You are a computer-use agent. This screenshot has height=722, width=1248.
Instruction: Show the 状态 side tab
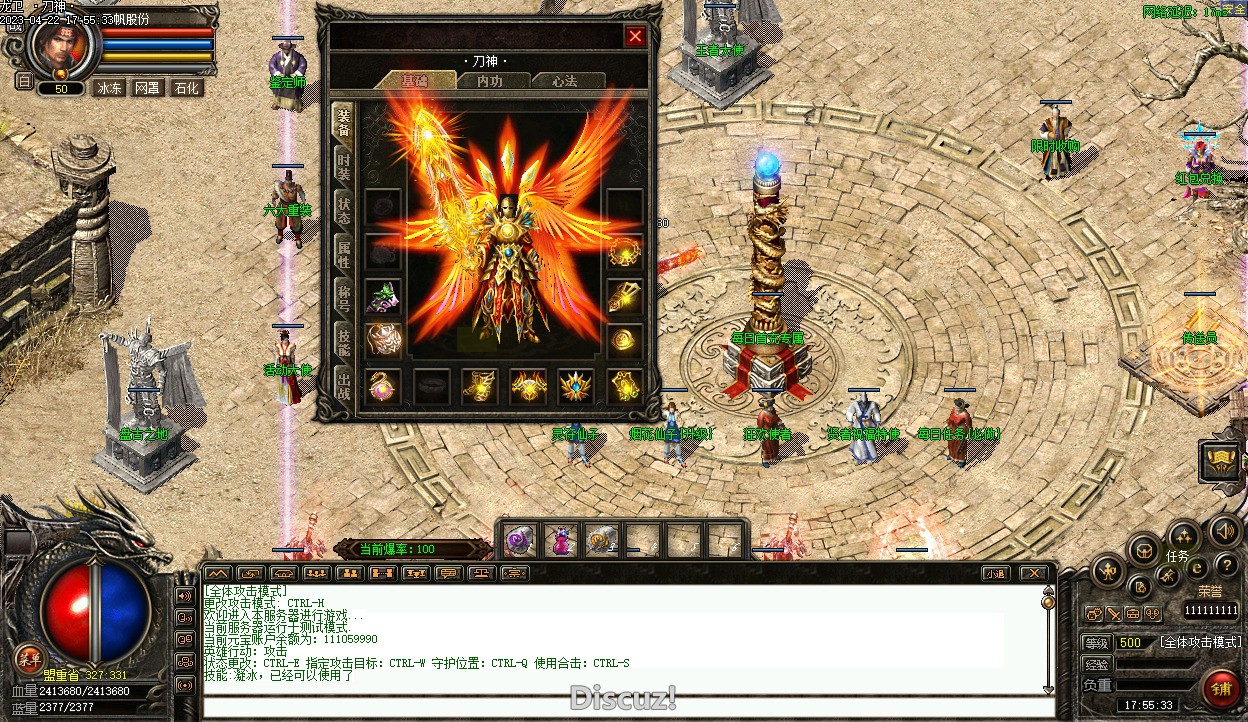click(343, 208)
